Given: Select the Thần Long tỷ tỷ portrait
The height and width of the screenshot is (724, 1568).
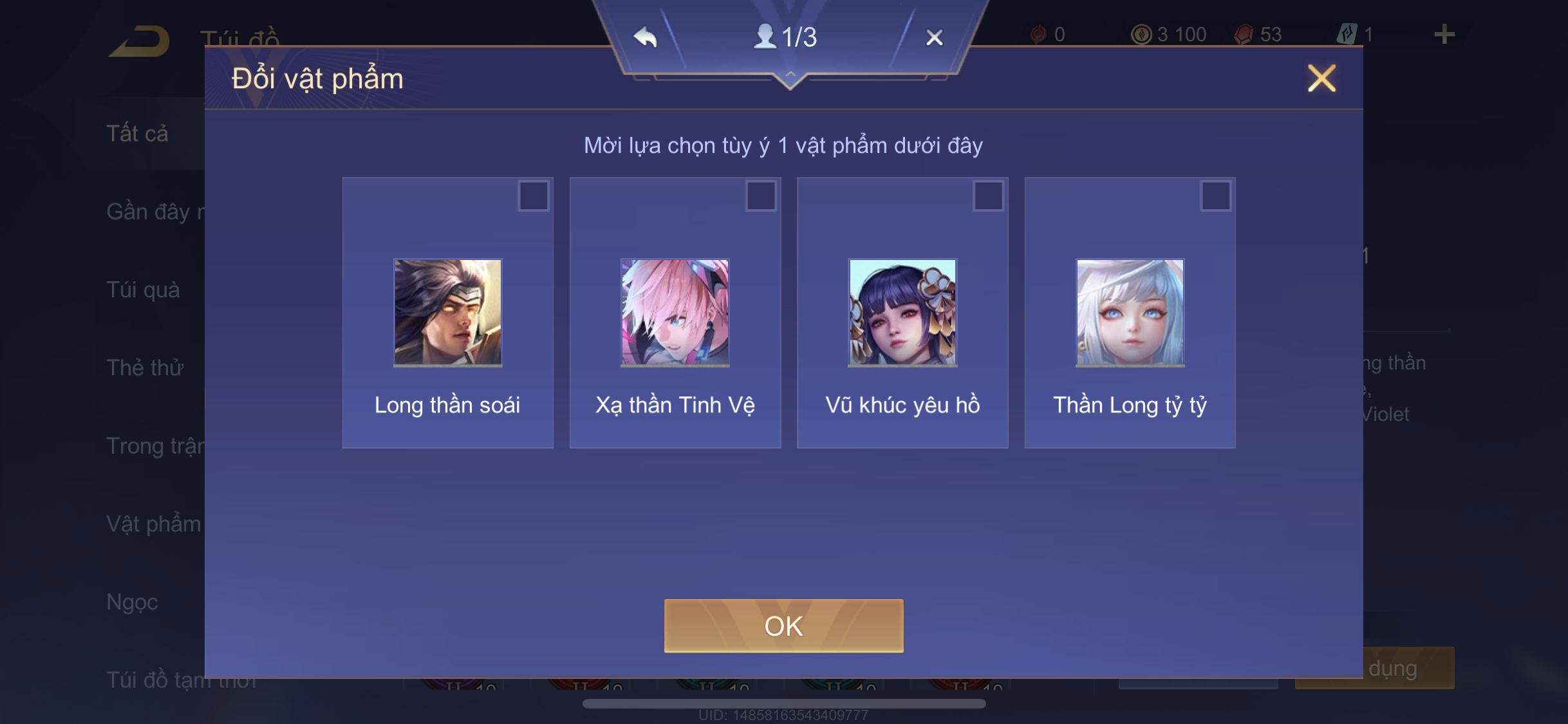Looking at the screenshot, I should 1130,312.
